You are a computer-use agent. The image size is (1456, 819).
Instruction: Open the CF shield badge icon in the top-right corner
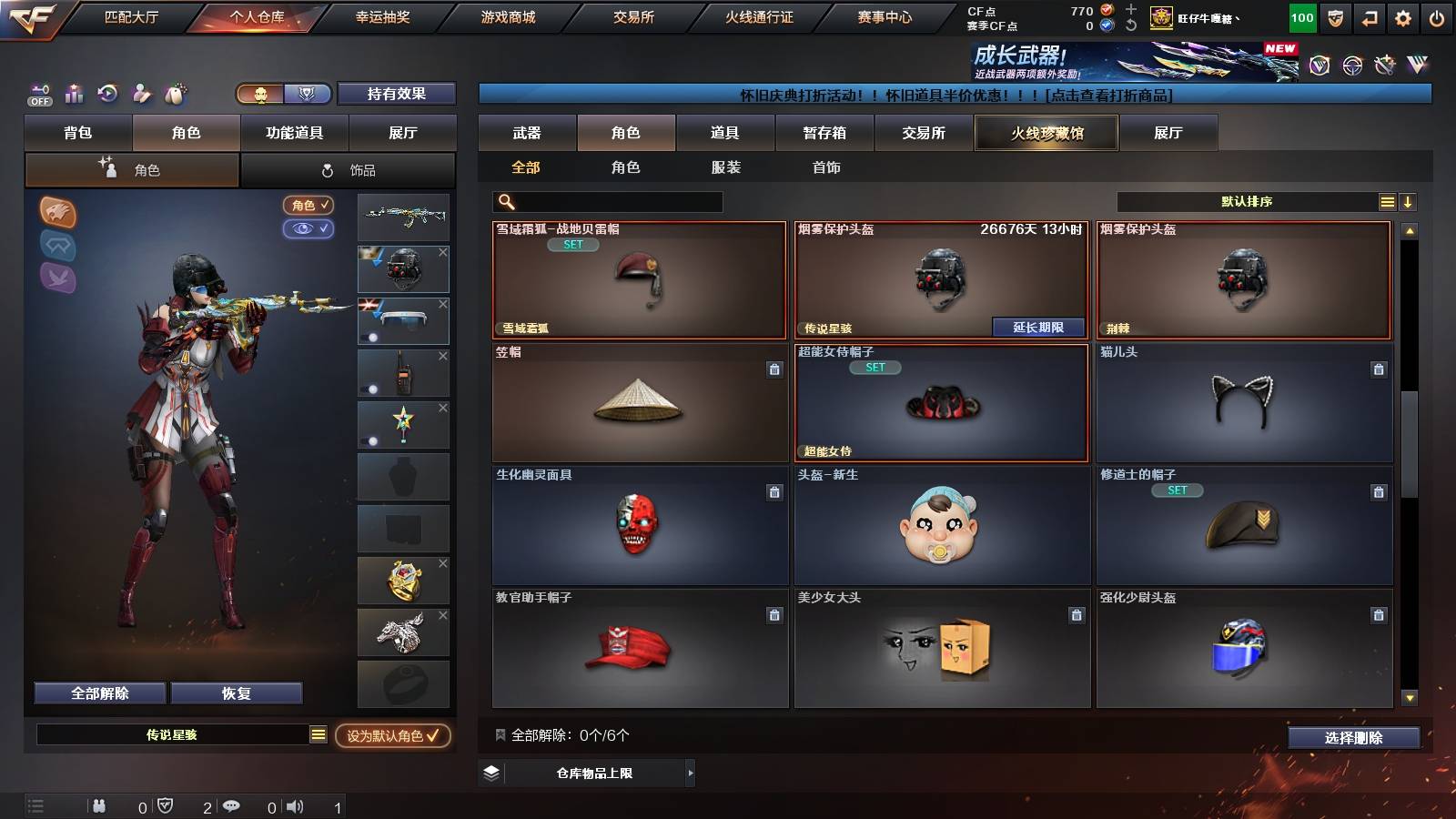pos(1335,18)
